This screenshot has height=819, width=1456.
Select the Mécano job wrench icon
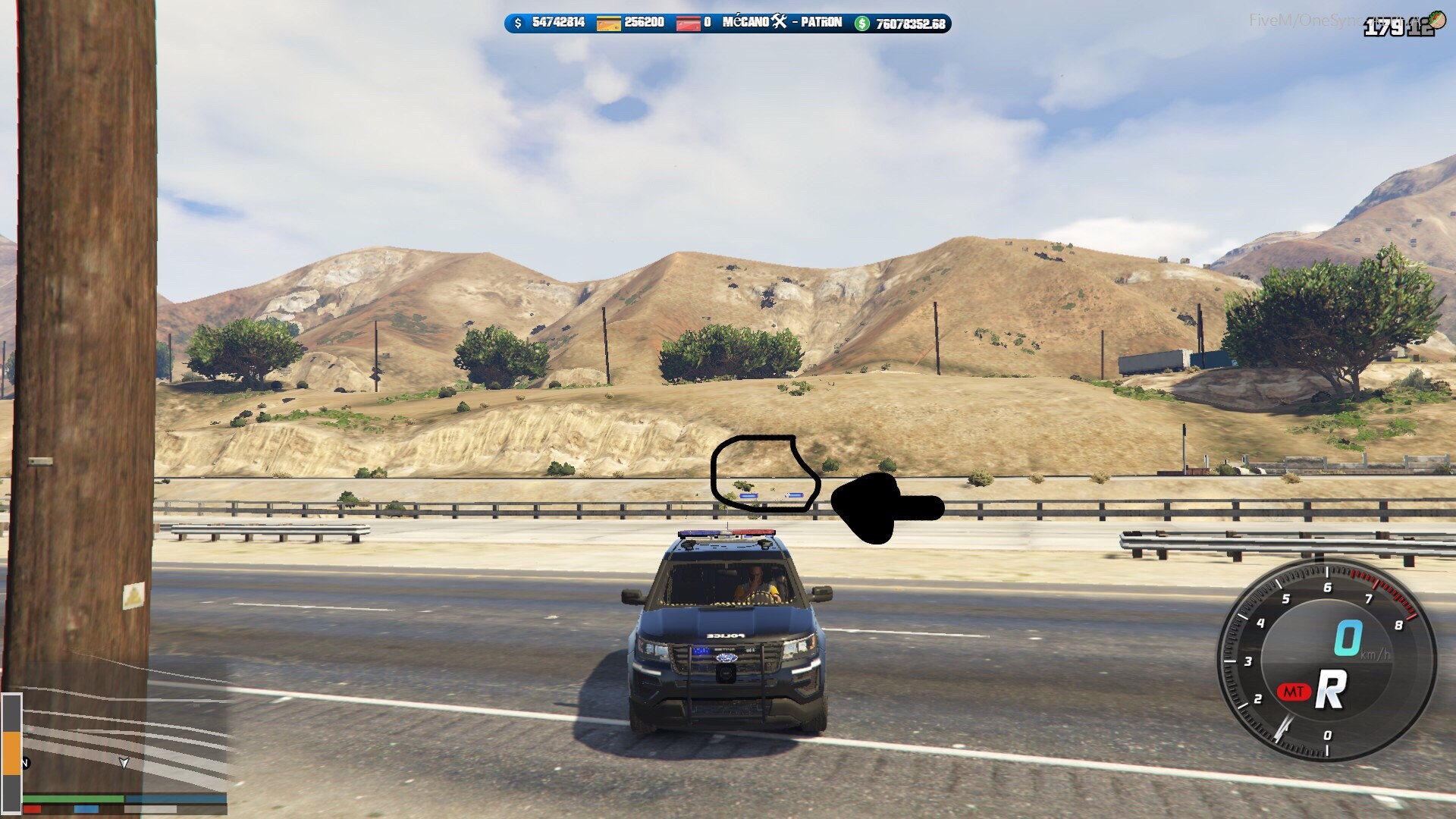(780, 22)
